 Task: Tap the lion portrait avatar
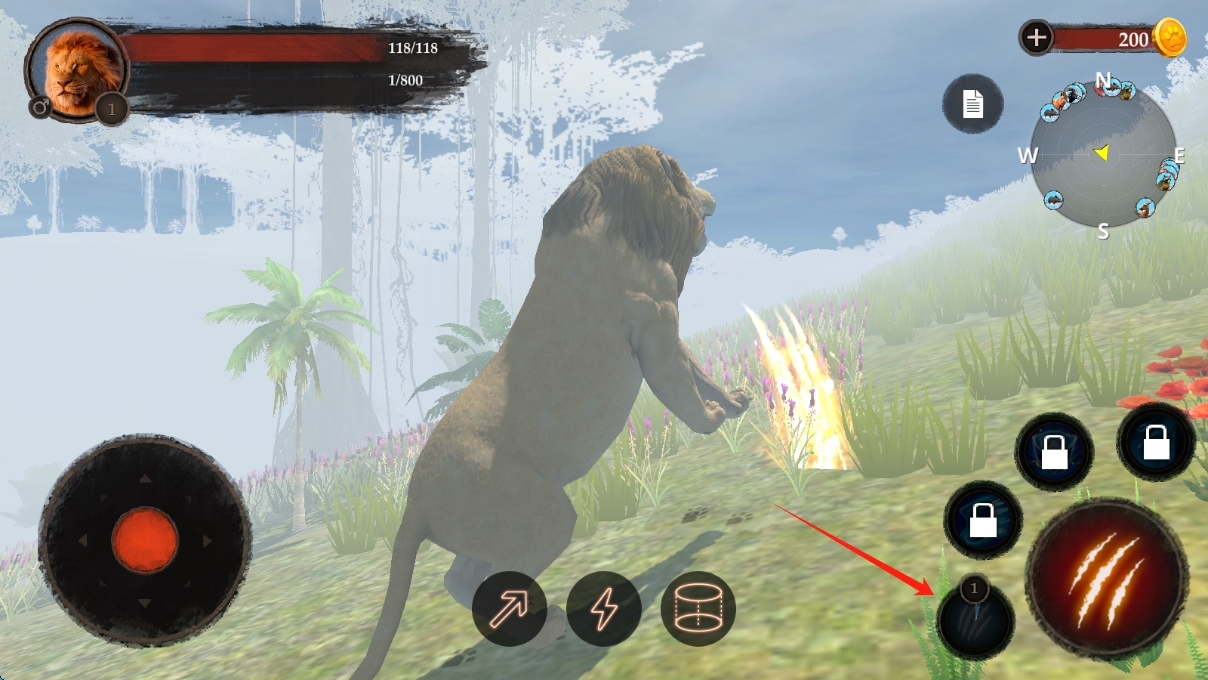76,70
